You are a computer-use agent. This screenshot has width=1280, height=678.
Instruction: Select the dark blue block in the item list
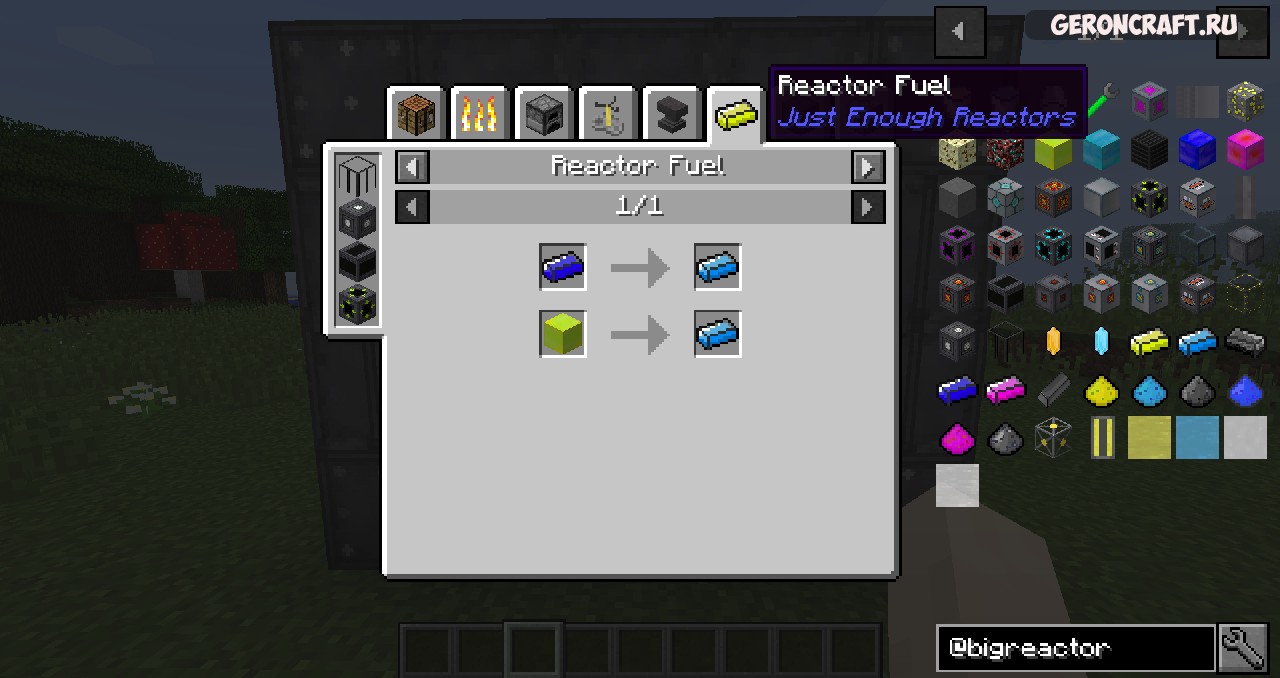tap(1197, 150)
